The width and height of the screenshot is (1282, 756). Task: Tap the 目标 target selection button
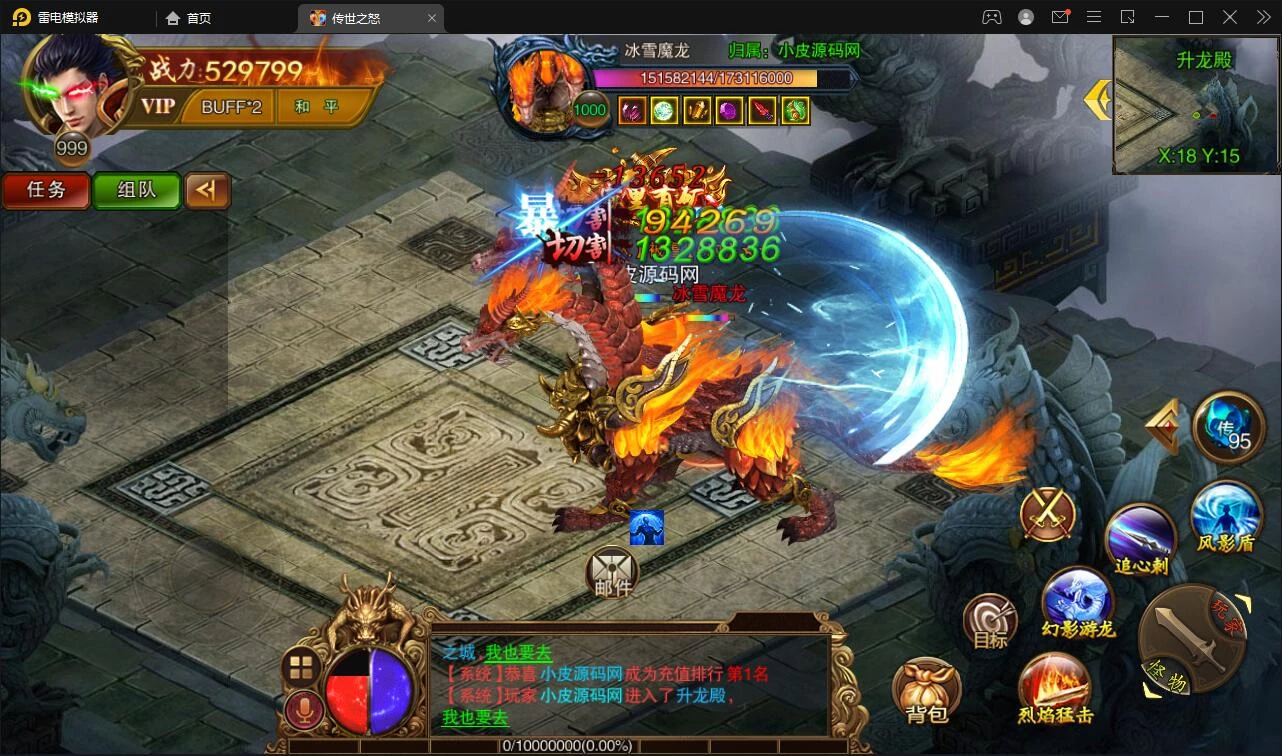pyautogui.click(x=990, y=622)
